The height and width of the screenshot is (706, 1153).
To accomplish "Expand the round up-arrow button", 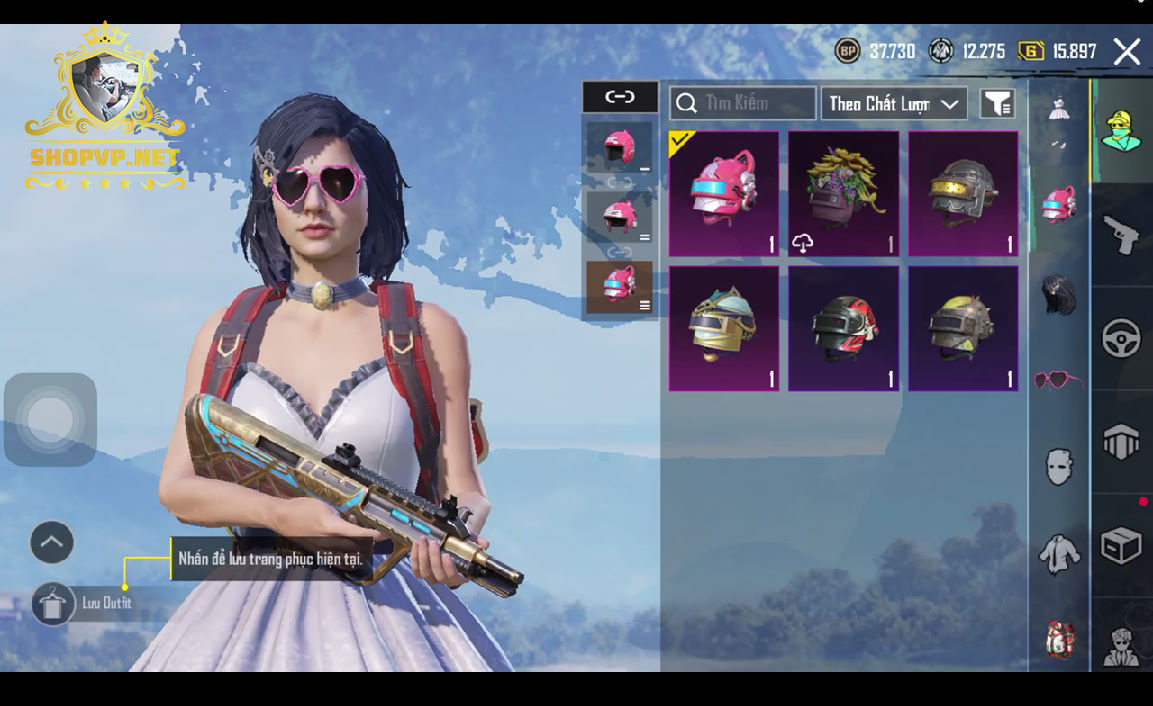I will [52, 543].
